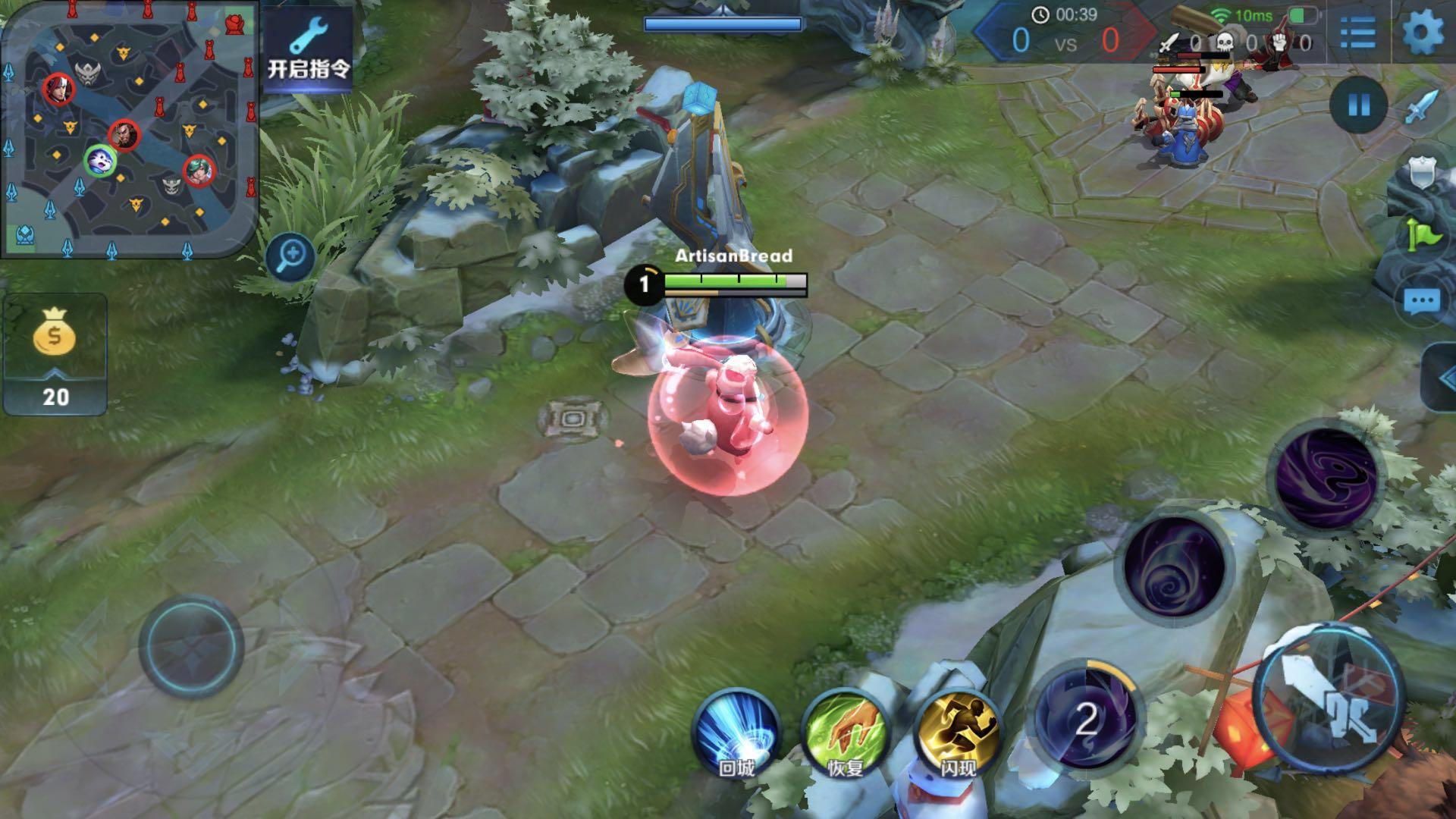Tap the shield signal icon
1456x819 pixels.
(1421, 174)
